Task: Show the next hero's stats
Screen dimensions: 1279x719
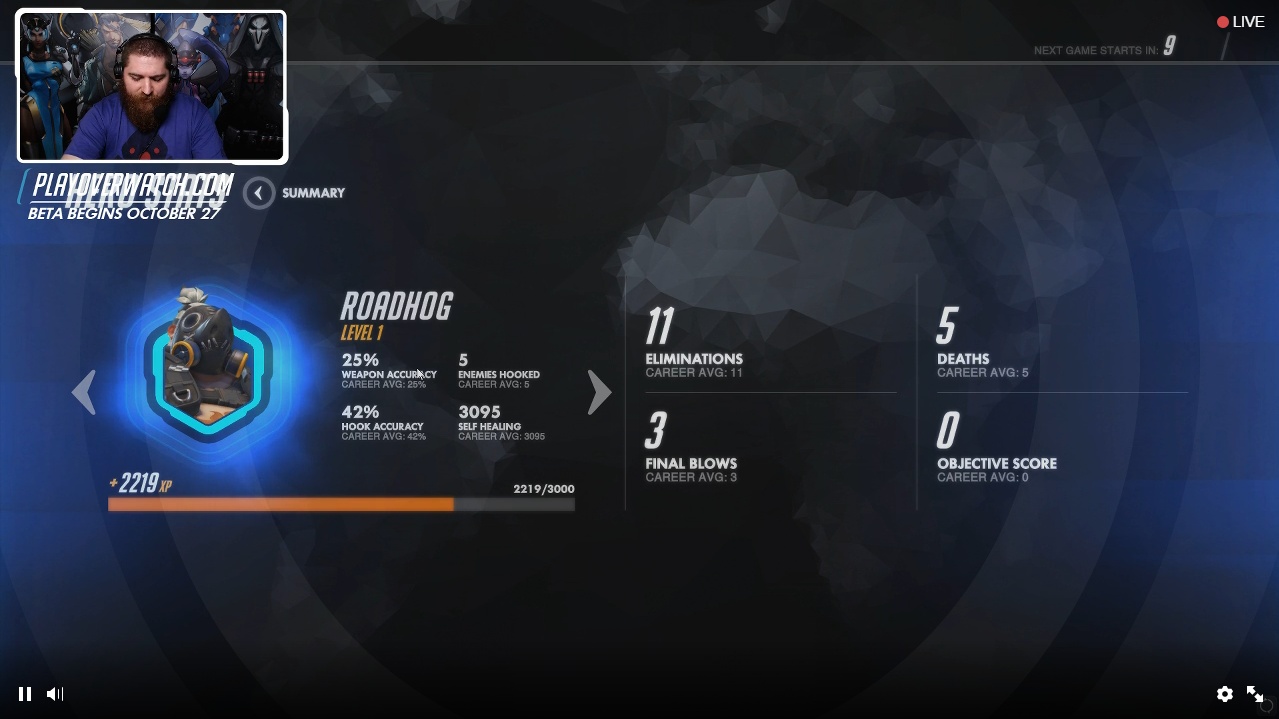Action: tap(599, 392)
